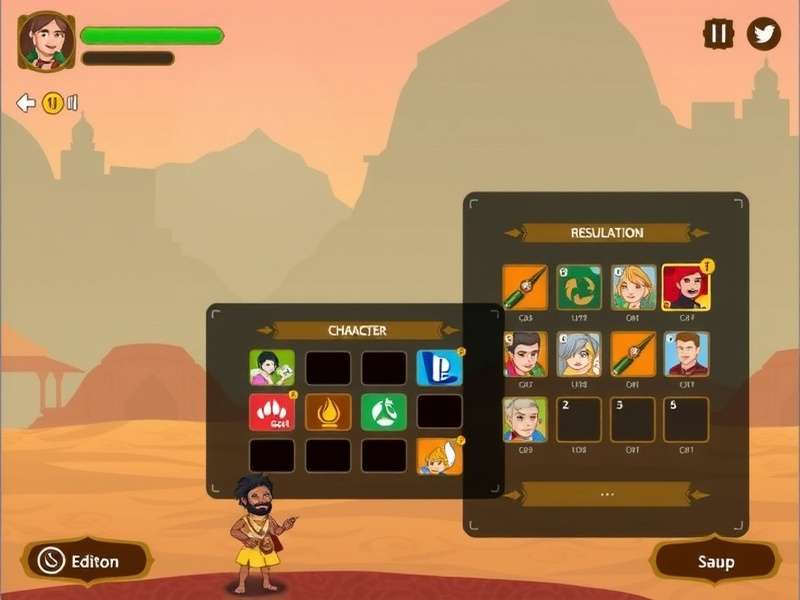Select the woman in pink character slot
800x600 pixels.
[x=272, y=368]
